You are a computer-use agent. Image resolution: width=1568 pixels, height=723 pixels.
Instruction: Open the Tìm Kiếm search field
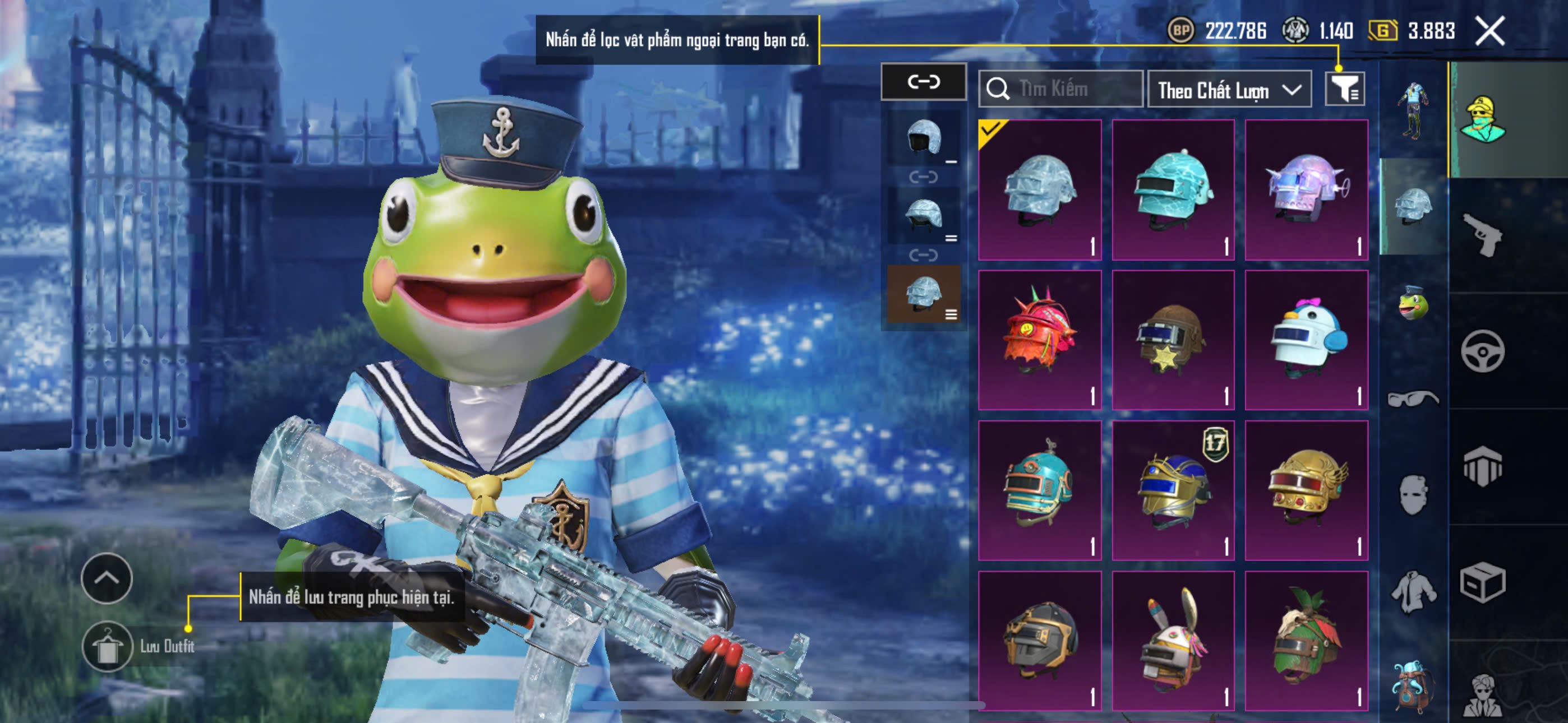click(x=1060, y=89)
